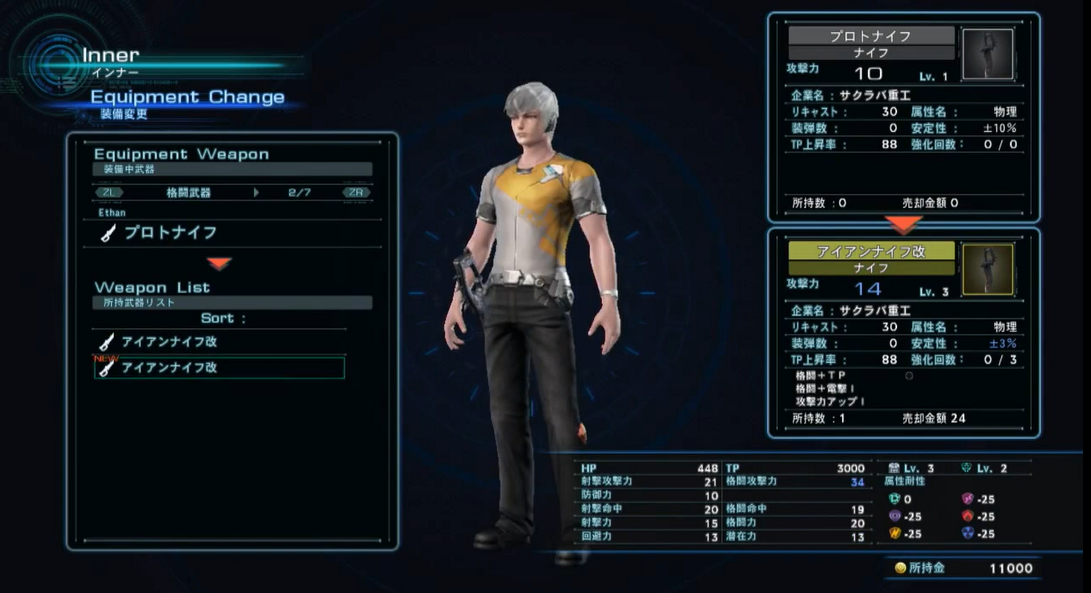Select the equipped プロトナイフ weapon row
The width and height of the screenshot is (1091, 593).
[x=170, y=233]
